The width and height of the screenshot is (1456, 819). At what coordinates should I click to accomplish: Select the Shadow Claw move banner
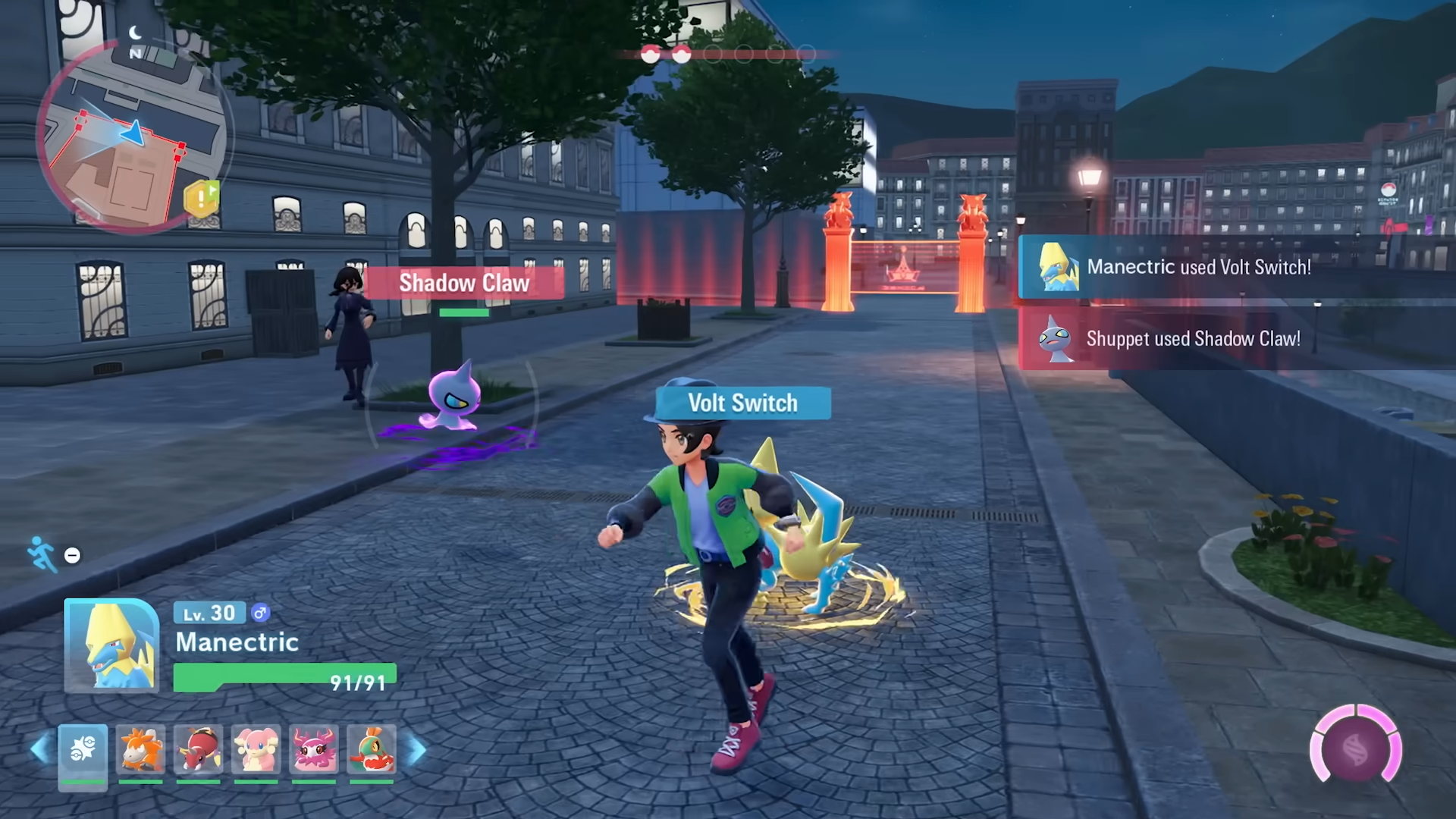tap(464, 284)
